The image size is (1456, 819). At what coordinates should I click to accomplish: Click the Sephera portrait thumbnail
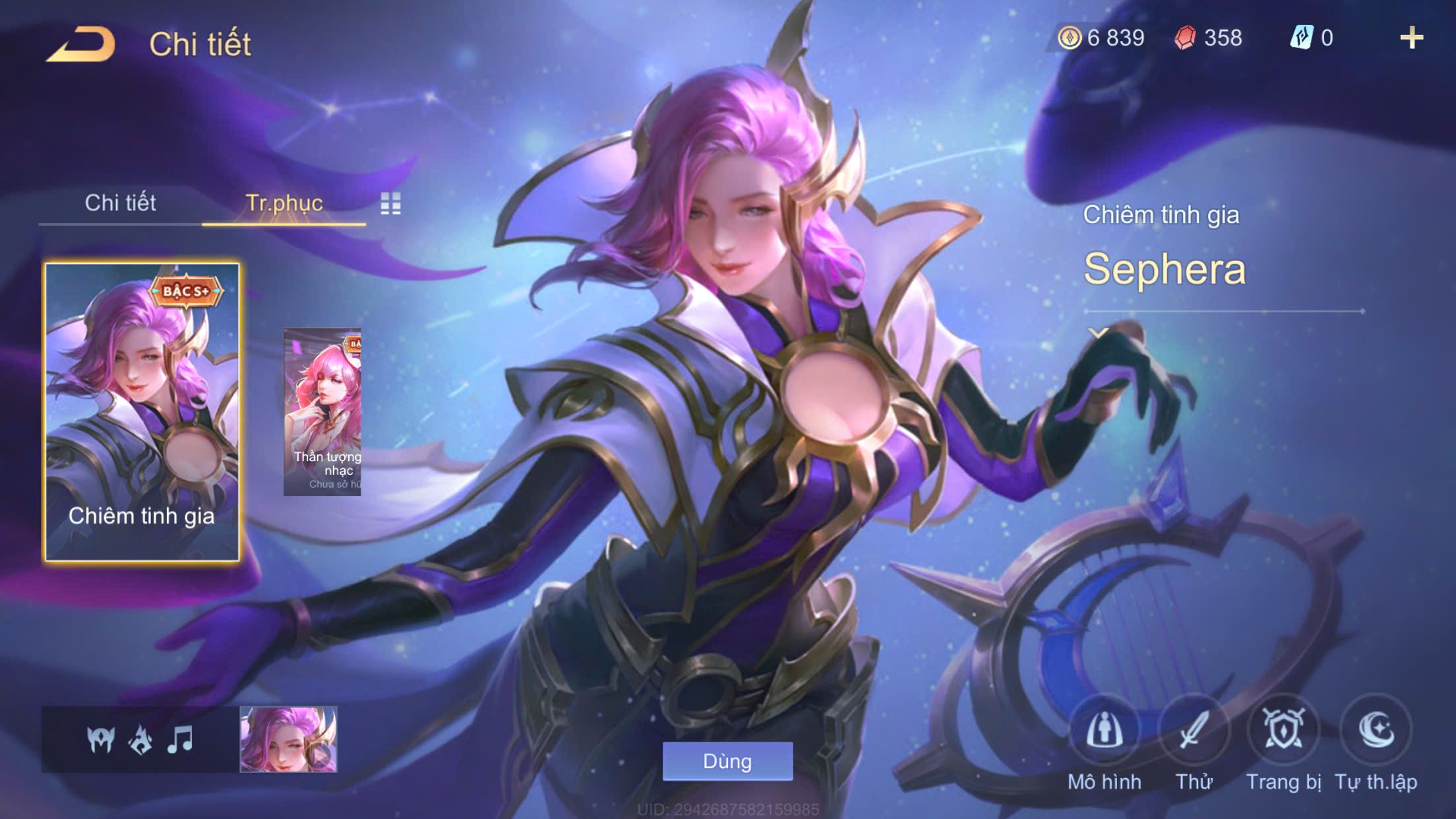(x=288, y=739)
